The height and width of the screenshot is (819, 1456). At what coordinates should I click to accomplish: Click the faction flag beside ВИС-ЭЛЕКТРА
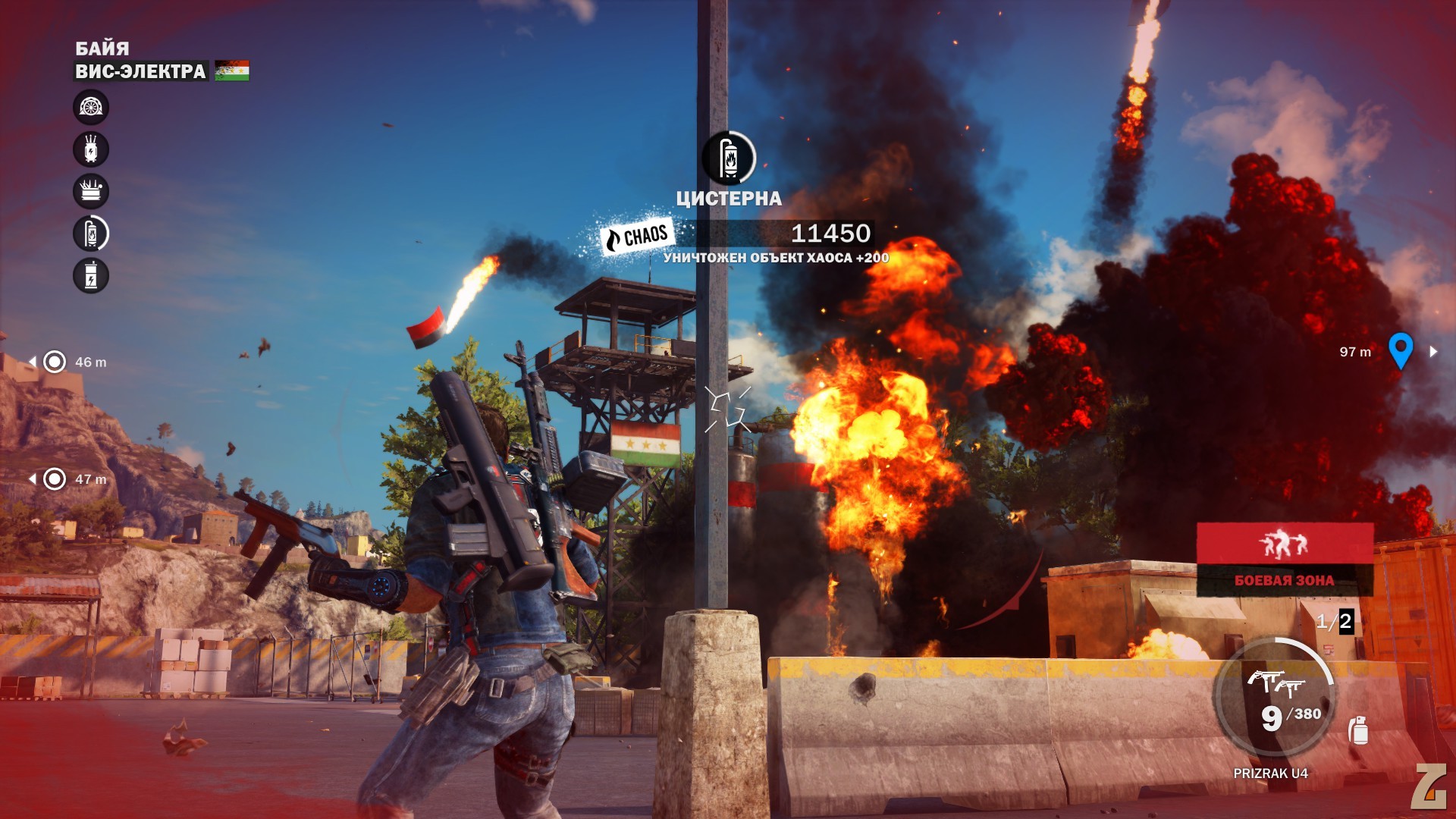(x=232, y=71)
